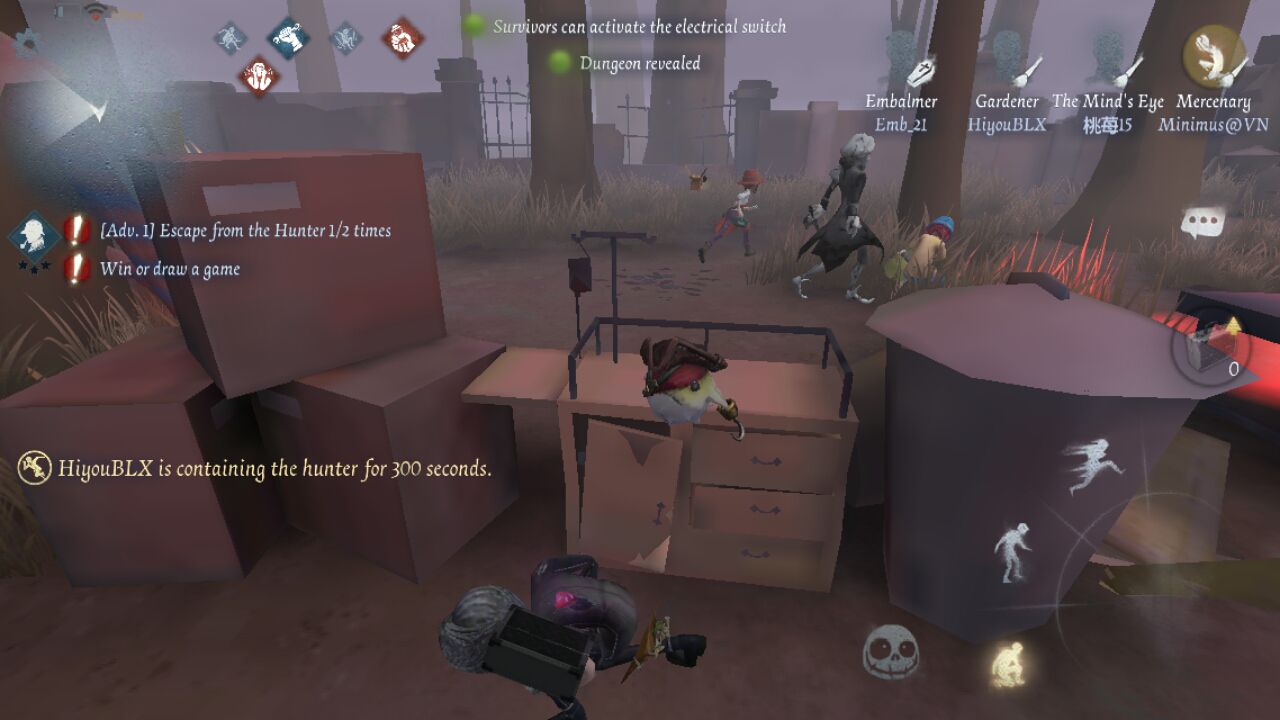Image resolution: width=1280 pixels, height=720 pixels.
Task: Select the Mercenary portrait Minimus@VN
Action: pyautogui.click(x=1213, y=60)
